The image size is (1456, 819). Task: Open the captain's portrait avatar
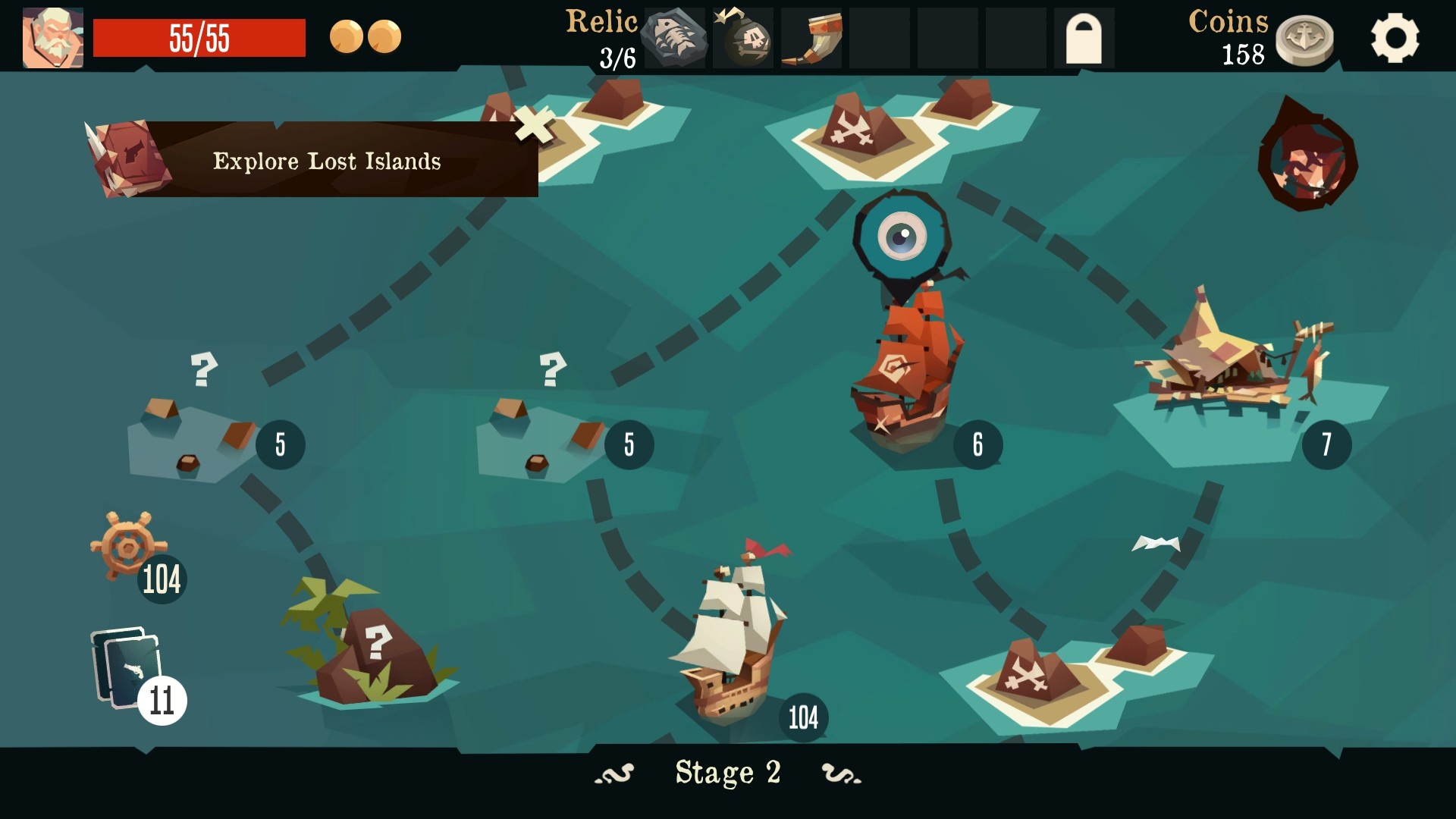coord(52,36)
